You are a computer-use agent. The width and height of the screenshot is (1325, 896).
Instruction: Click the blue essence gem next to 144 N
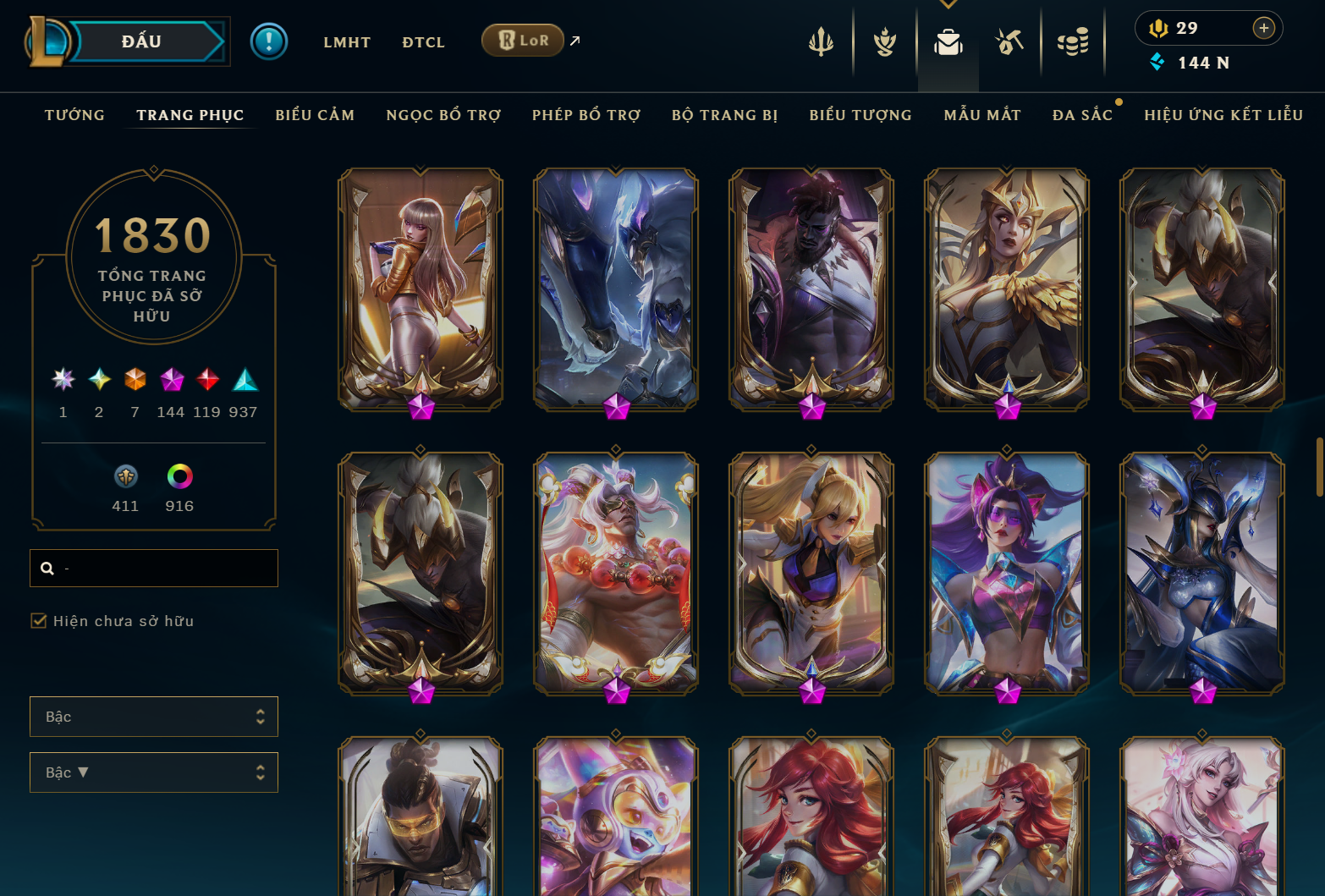click(x=1157, y=61)
